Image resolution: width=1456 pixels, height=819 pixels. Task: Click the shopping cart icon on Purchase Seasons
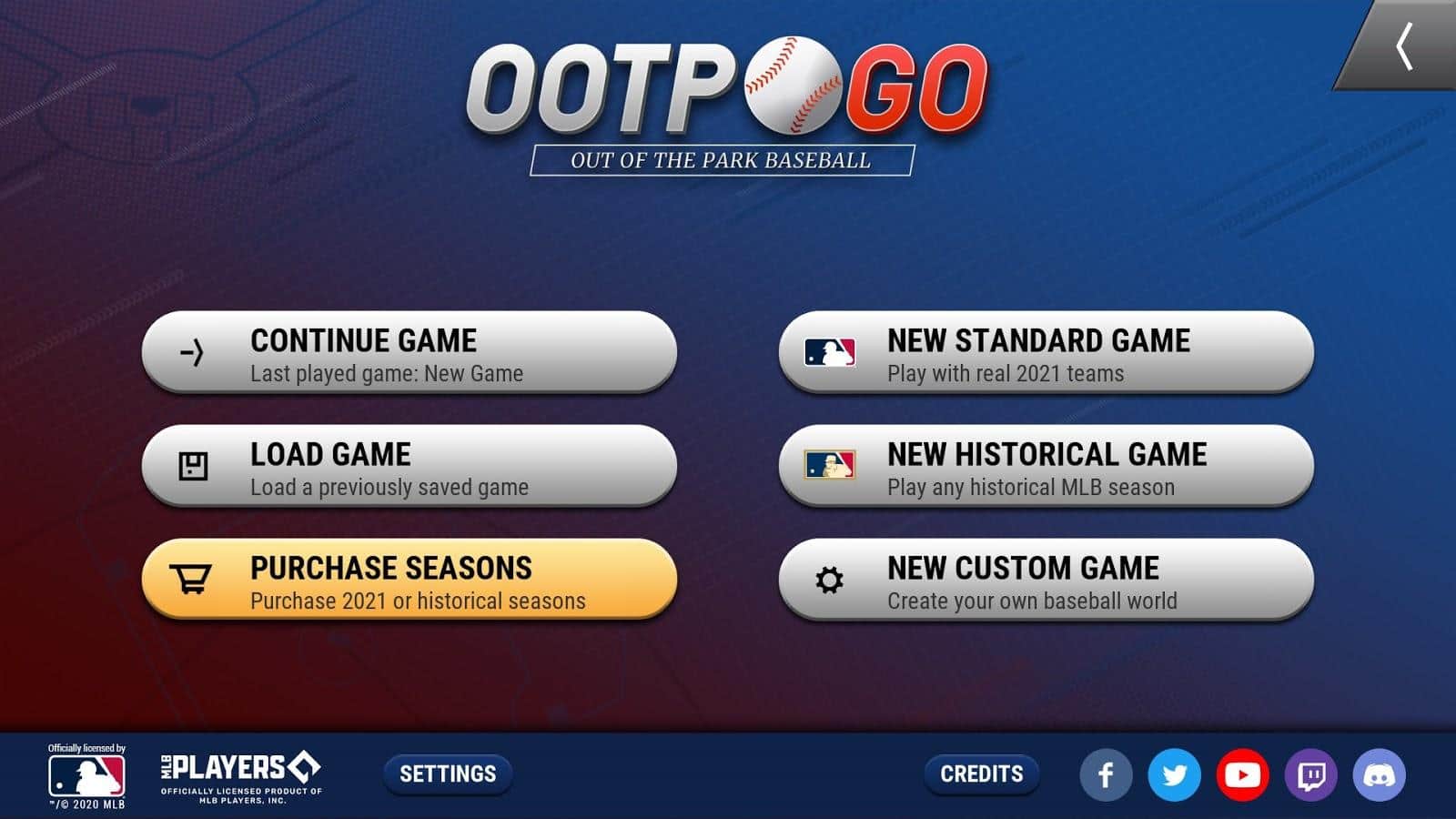(188, 579)
